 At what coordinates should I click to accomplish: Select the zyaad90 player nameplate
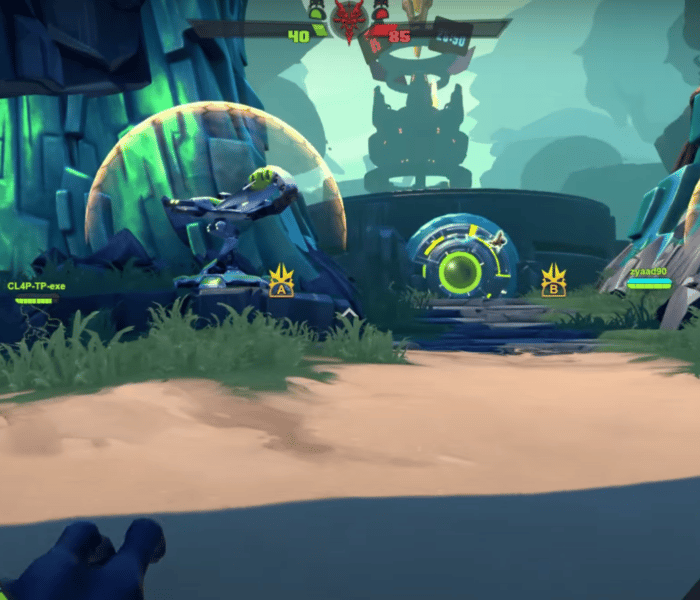coord(648,272)
